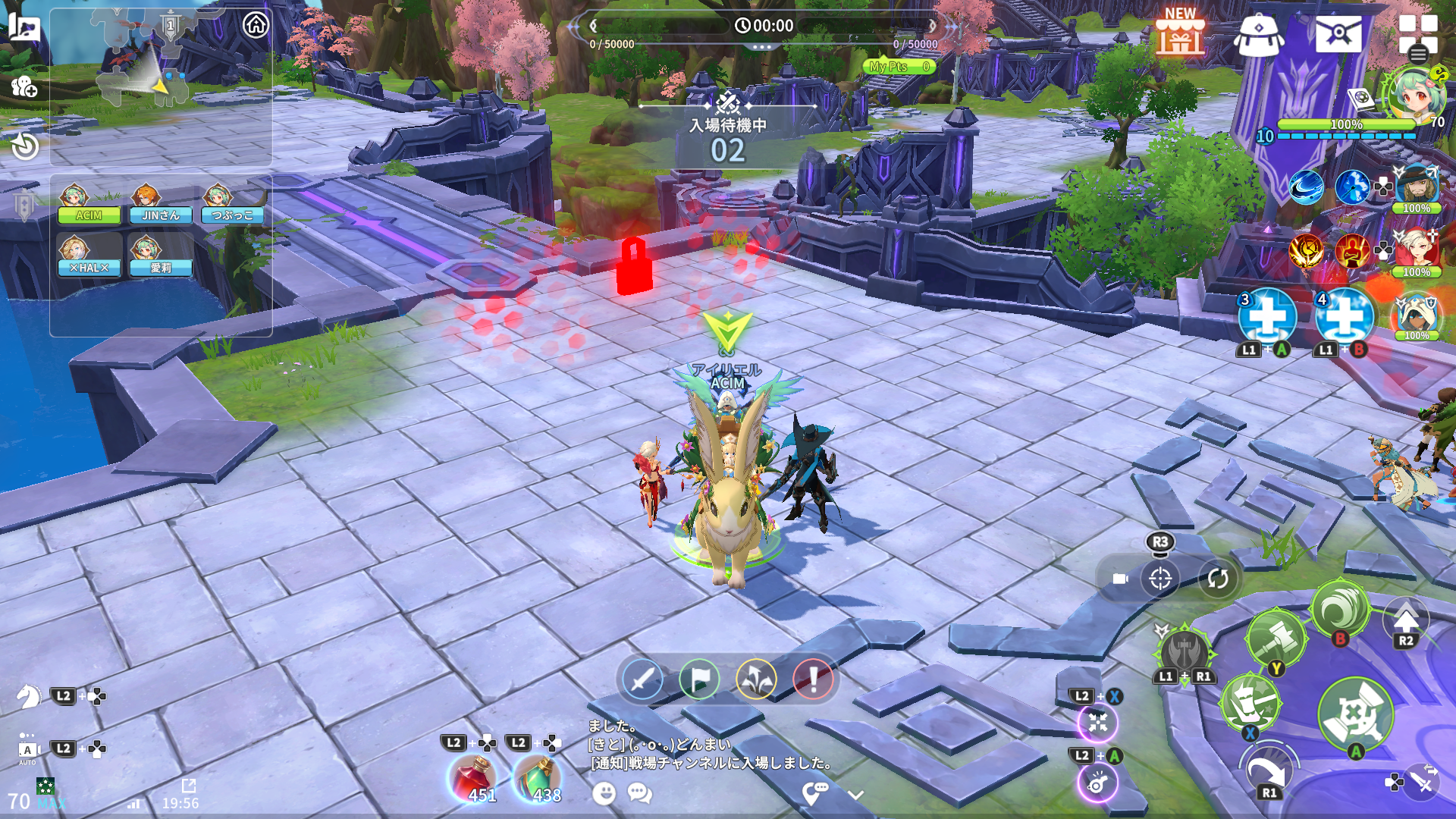1456x819 pixels.
Task: Toggle the target lock crosshair button
Action: coord(1160,579)
